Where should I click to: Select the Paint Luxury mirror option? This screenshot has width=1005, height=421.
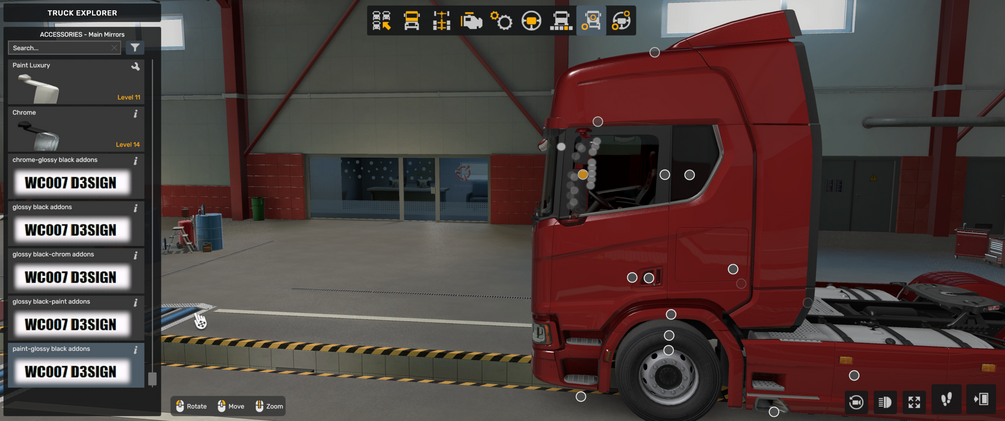click(x=76, y=82)
